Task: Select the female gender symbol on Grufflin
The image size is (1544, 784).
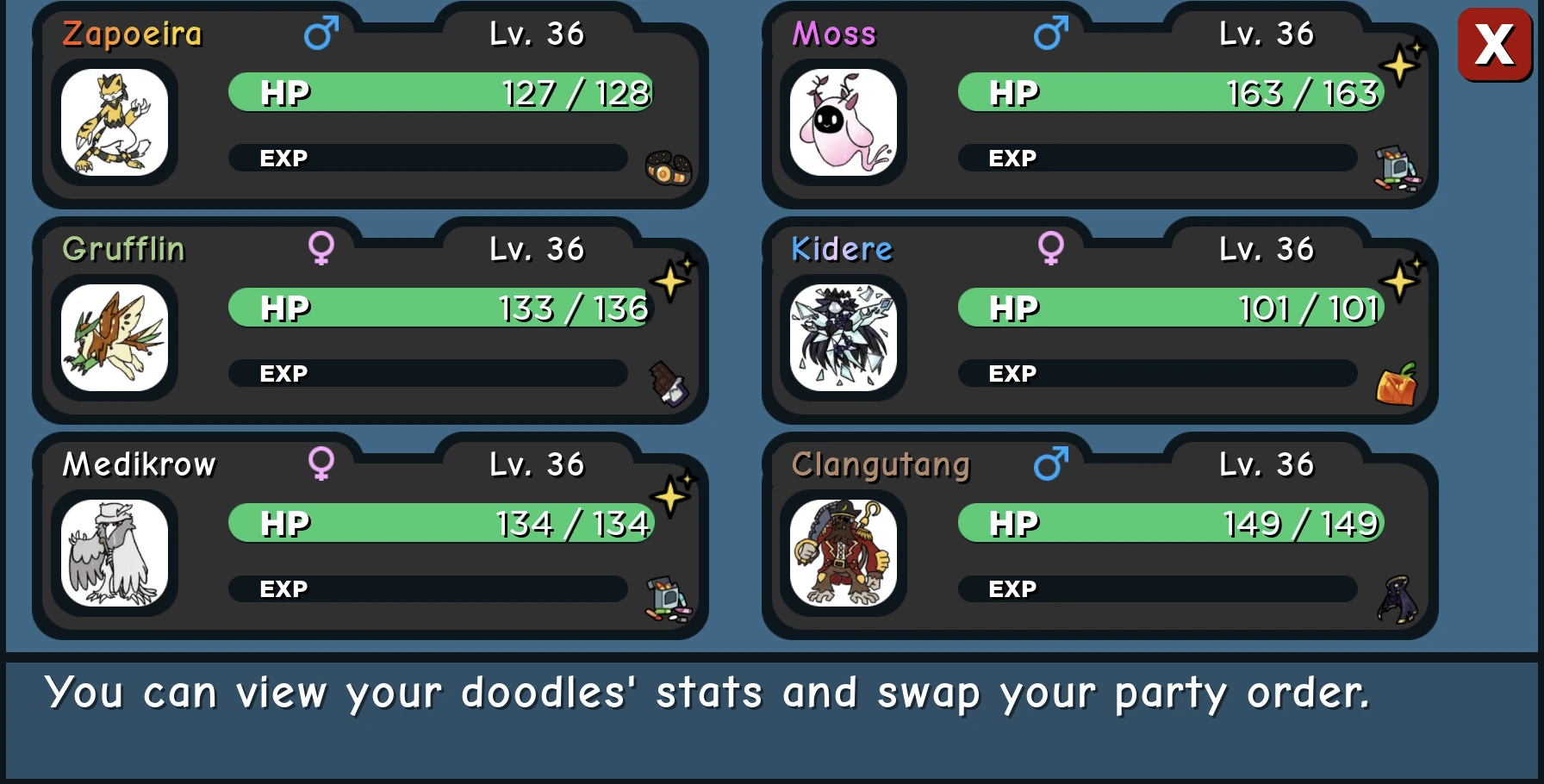Action: [x=322, y=248]
